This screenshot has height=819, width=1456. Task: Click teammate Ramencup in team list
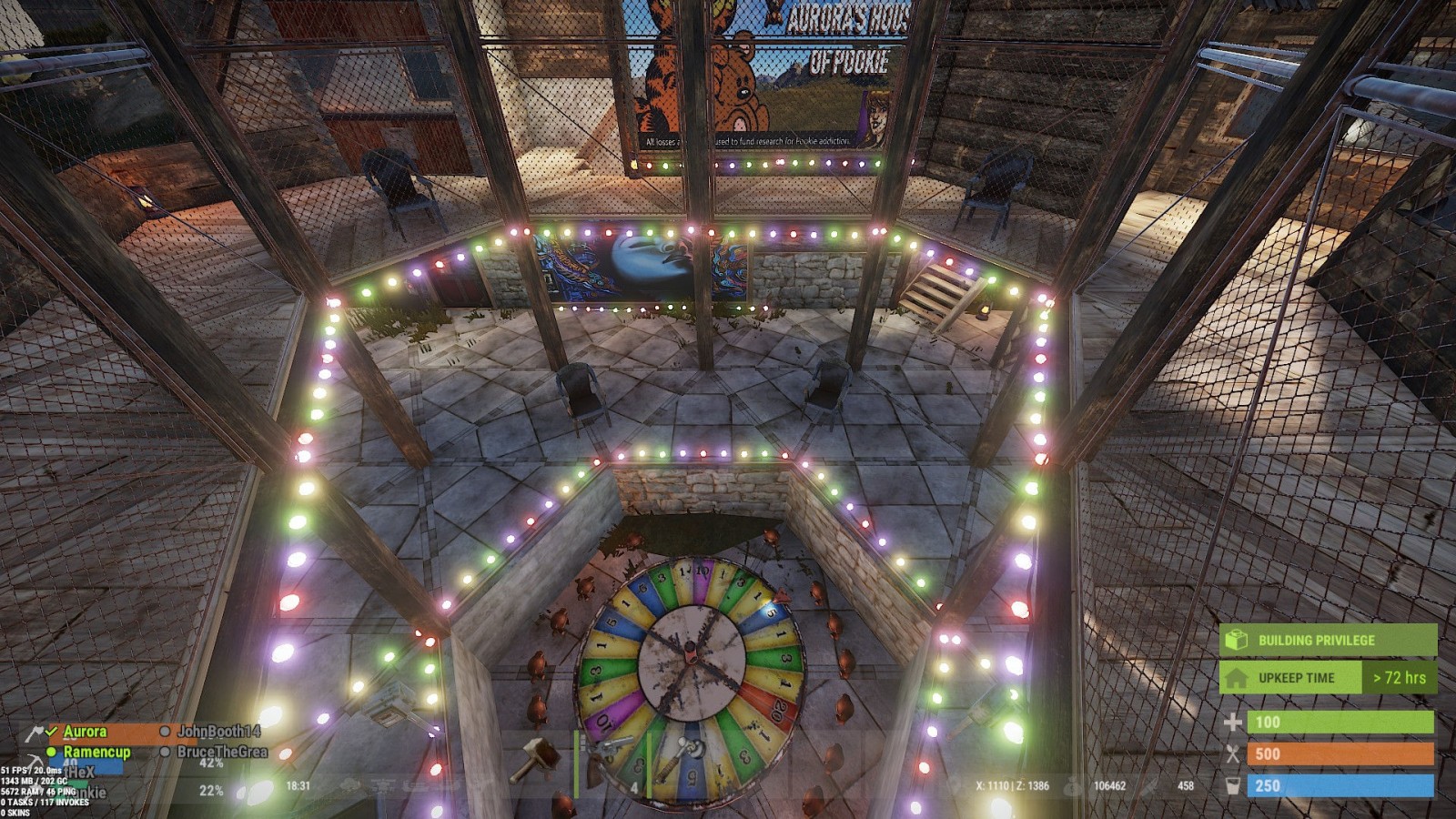tap(96, 753)
